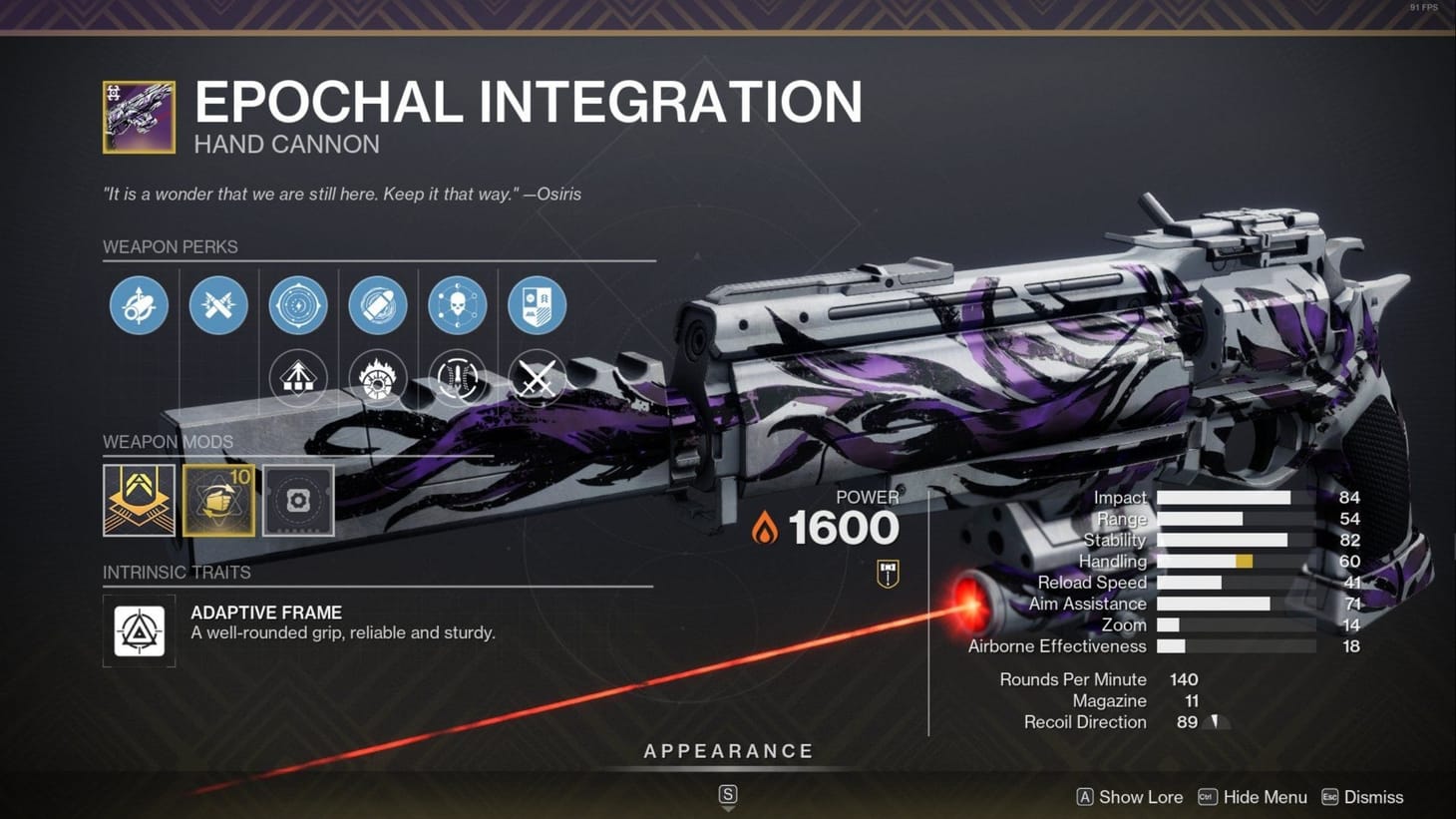The image size is (1456, 819).
Task: Select the first barrel perk icon
Action: 139,305
